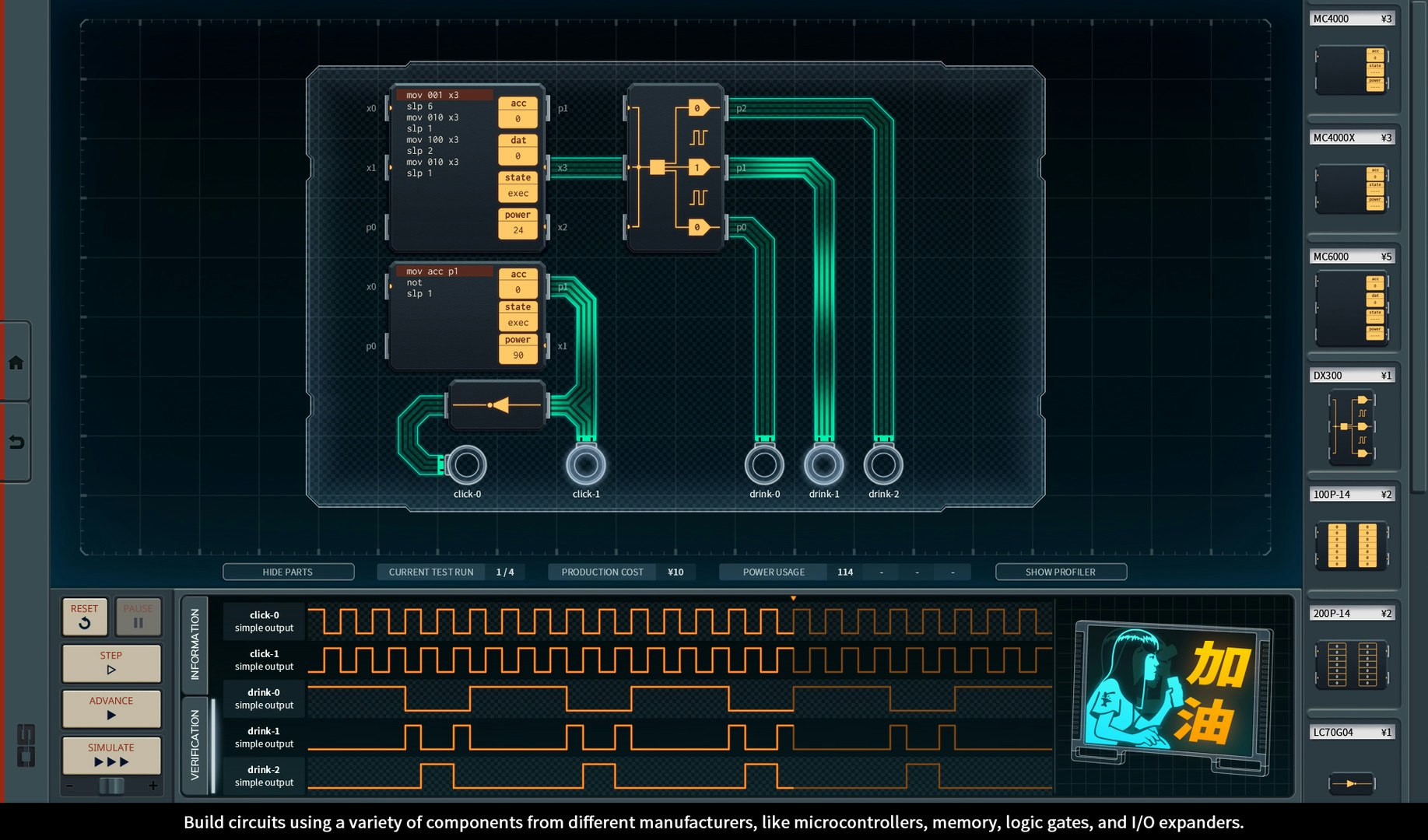The height and width of the screenshot is (840, 1428).
Task: Pick the MC4000 microcontroller part
Action: (x=1352, y=70)
